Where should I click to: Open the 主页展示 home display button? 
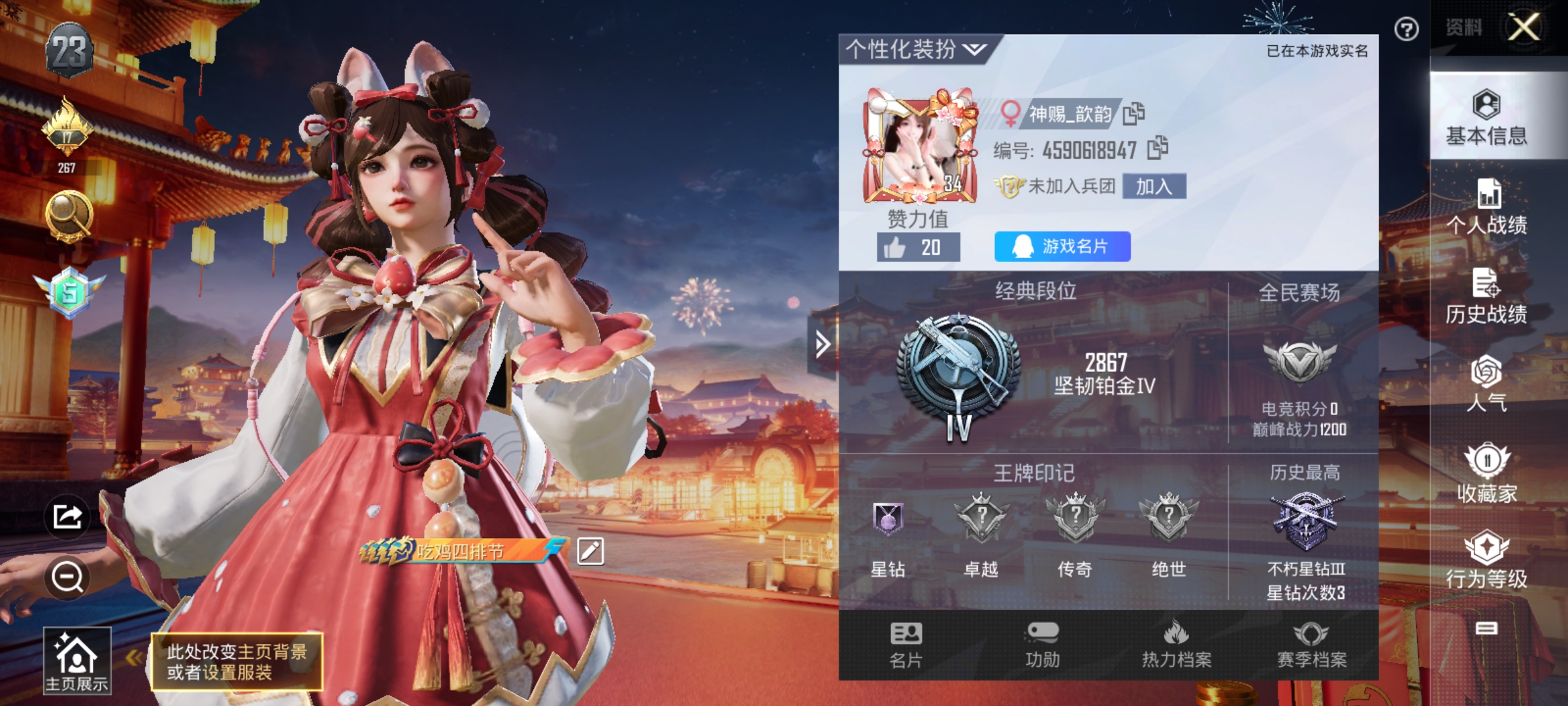(77, 661)
